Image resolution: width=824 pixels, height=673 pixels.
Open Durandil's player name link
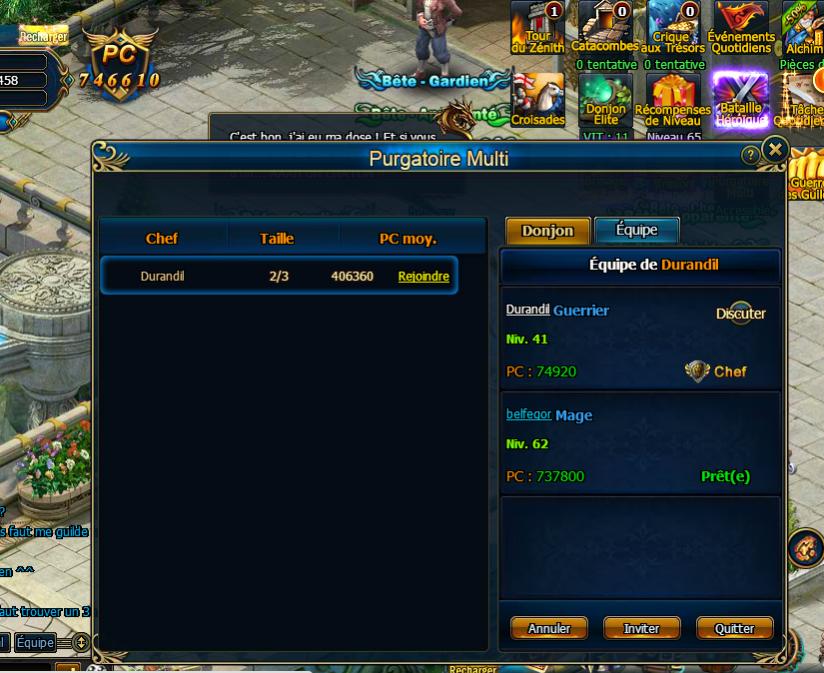[528, 310]
